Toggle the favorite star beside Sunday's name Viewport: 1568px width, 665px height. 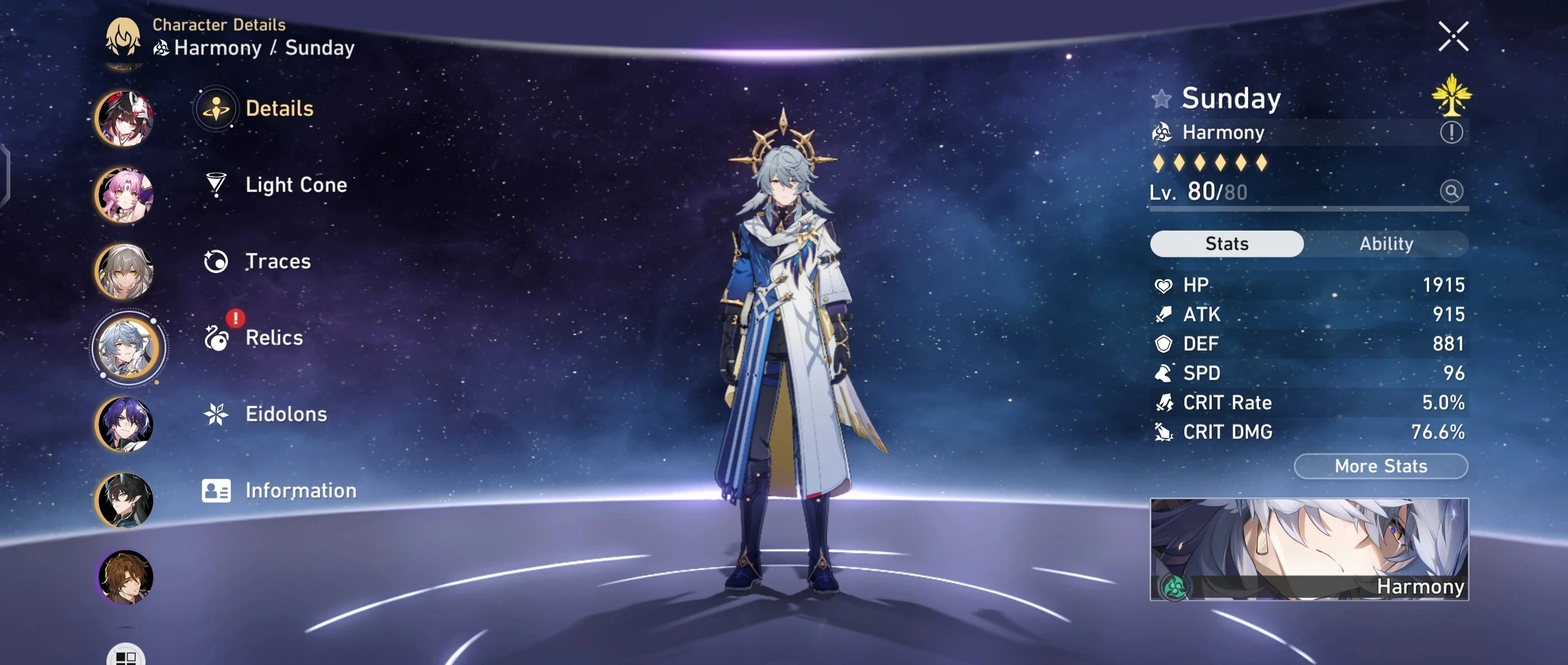[x=1162, y=99]
